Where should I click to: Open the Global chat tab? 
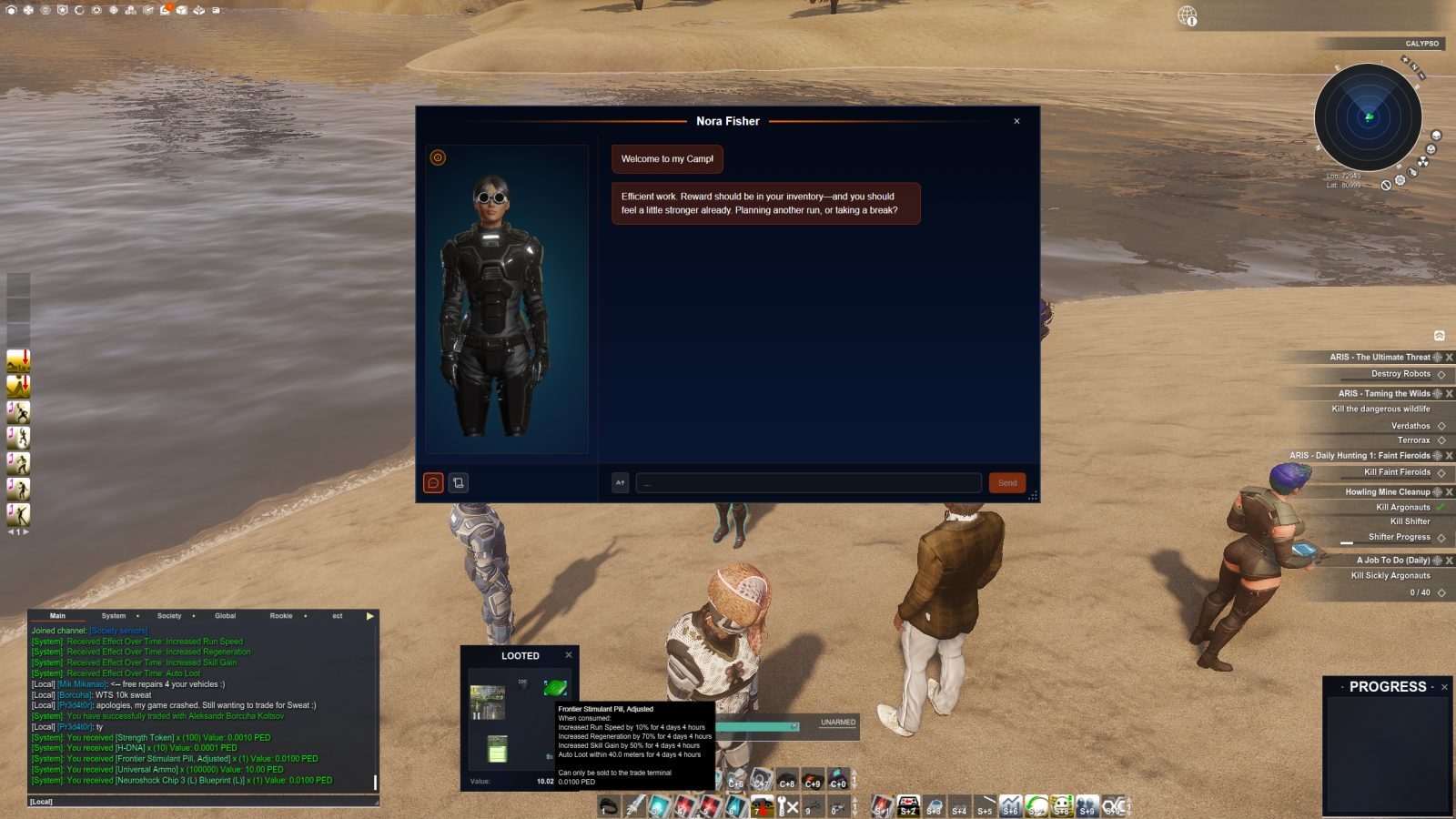click(224, 616)
